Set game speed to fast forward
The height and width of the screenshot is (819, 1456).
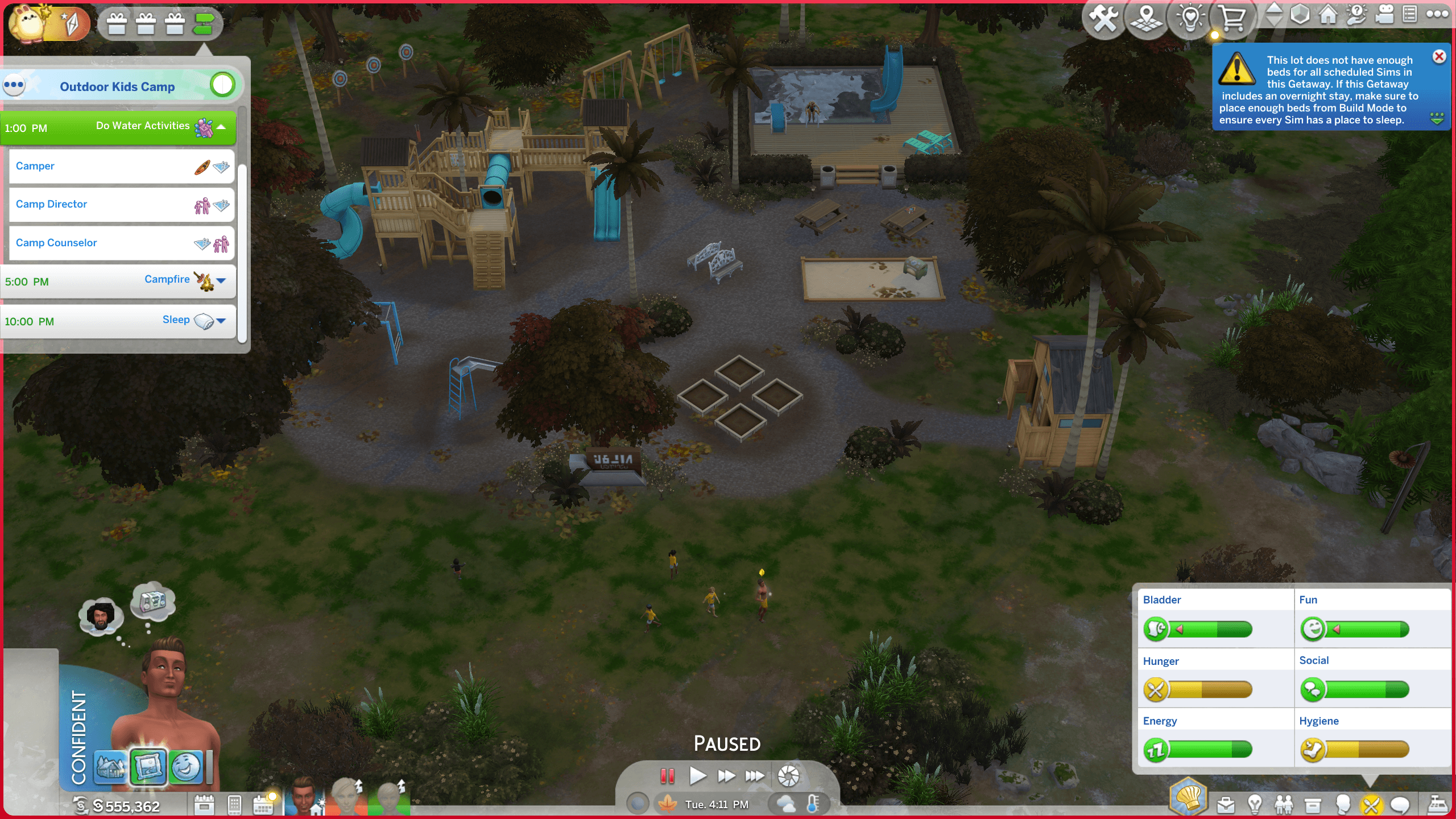coord(726,776)
